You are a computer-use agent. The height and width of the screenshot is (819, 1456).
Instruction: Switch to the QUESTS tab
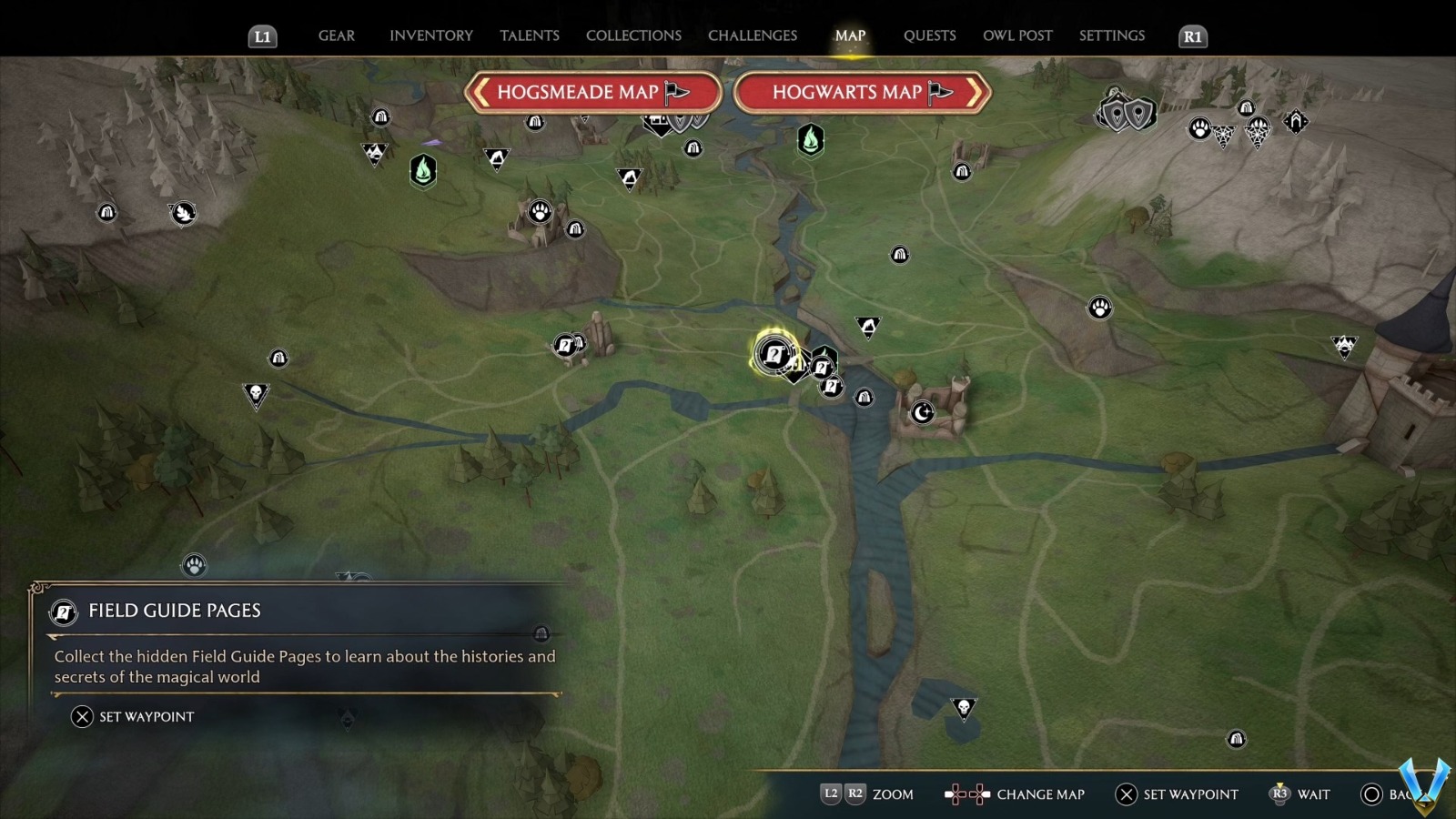pyautogui.click(x=929, y=35)
